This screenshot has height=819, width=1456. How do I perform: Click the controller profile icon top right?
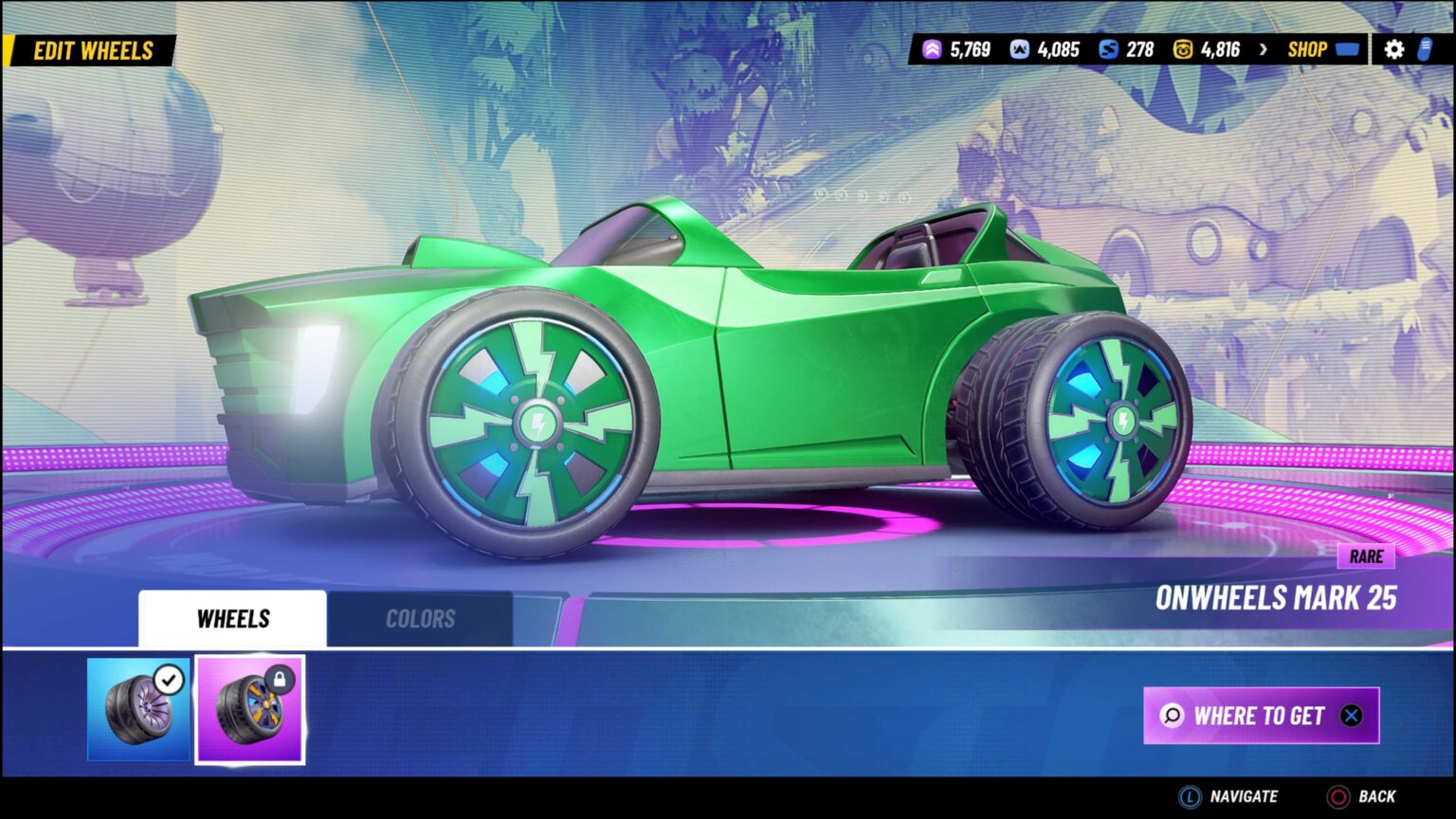point(1425,48)
